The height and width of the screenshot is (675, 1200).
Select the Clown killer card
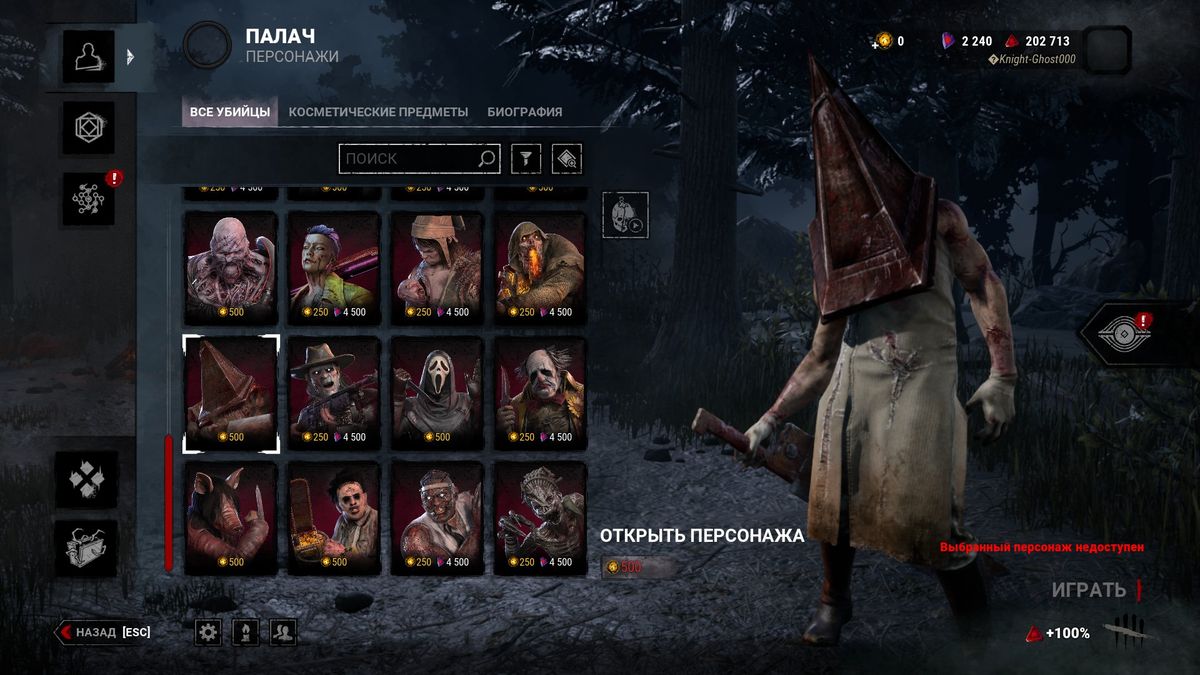click(541, 392)
